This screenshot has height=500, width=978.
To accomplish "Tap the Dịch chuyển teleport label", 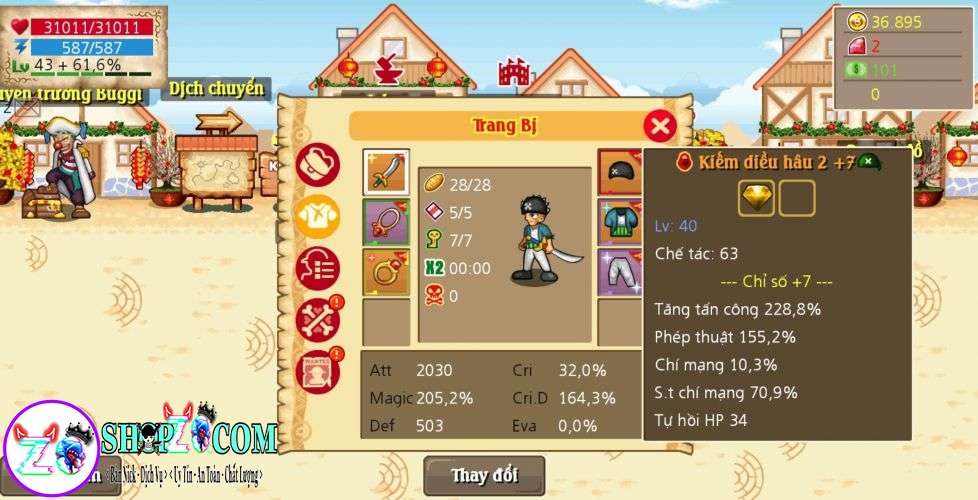I will [216, 89].
